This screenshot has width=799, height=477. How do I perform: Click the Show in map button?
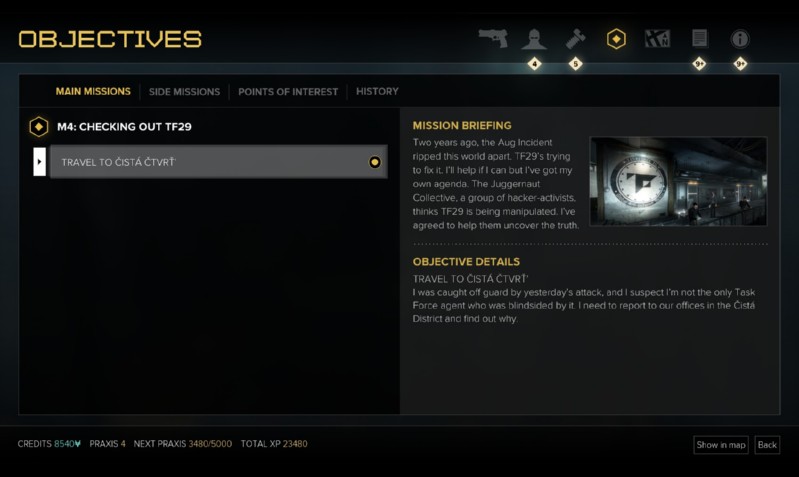[721, 445]
